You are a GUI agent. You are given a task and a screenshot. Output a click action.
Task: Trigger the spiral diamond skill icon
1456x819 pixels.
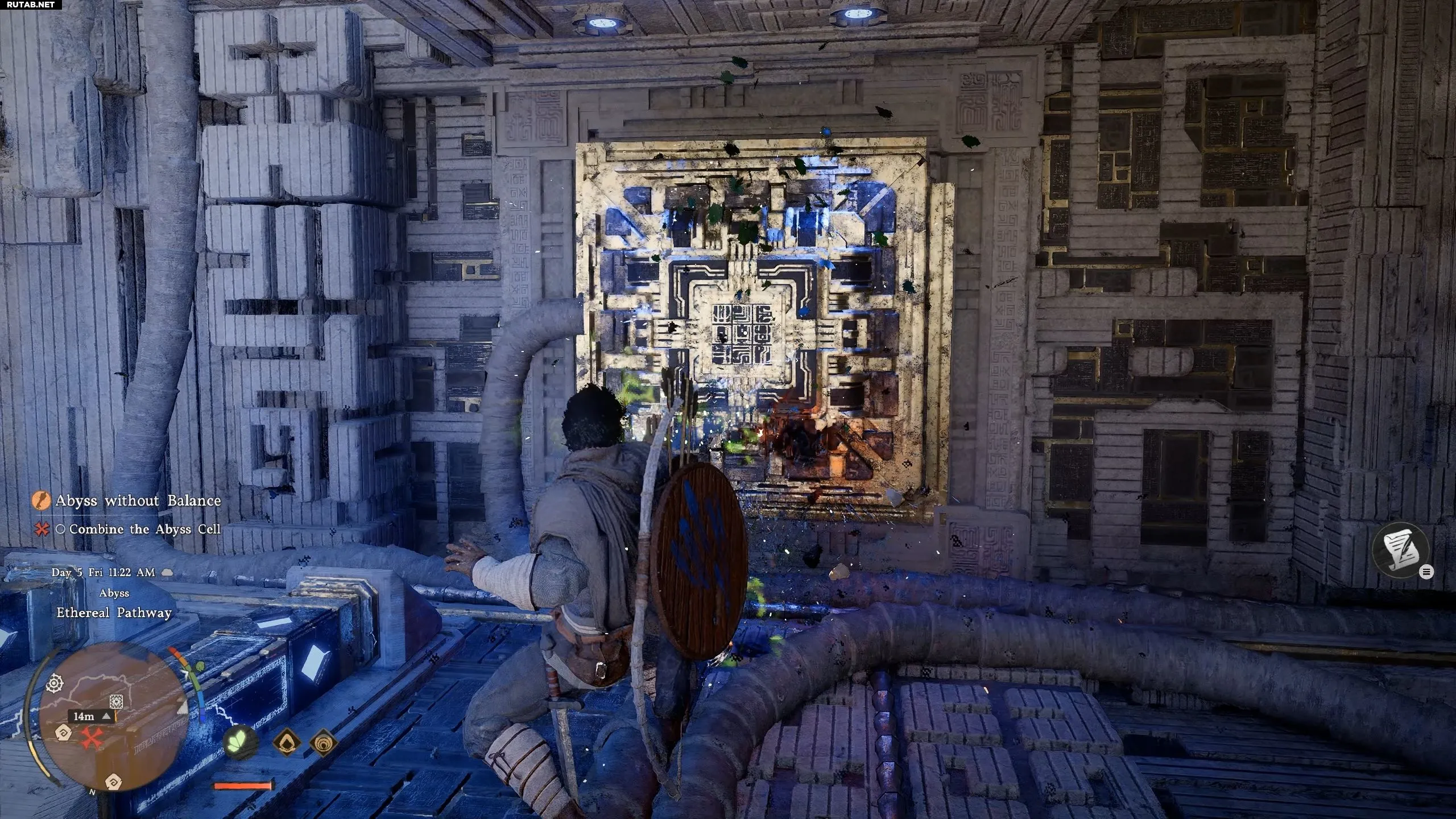click(x=324, y=742)
